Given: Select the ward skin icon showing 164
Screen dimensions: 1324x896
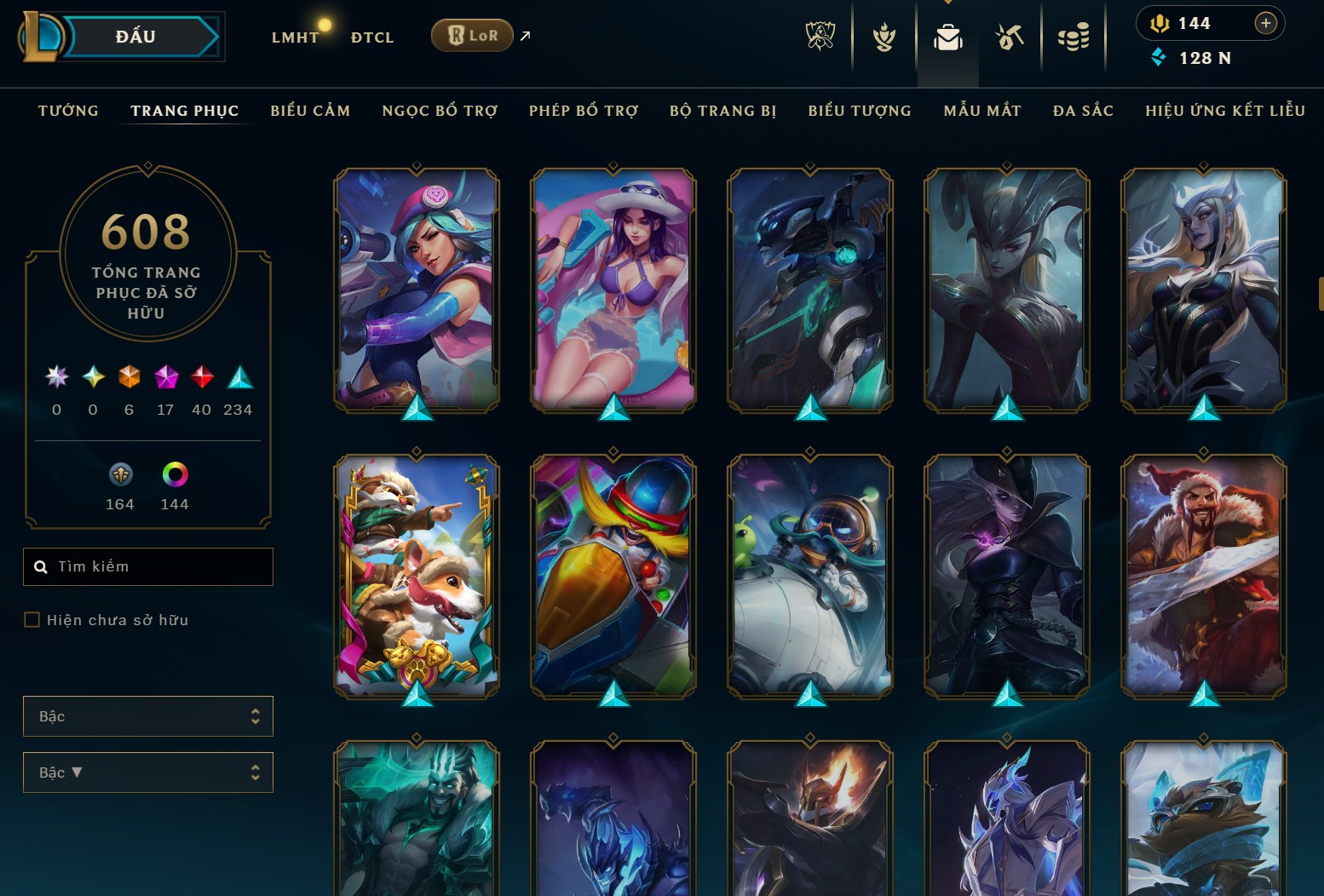Looking at the screenshot, I should coord(120,475).
